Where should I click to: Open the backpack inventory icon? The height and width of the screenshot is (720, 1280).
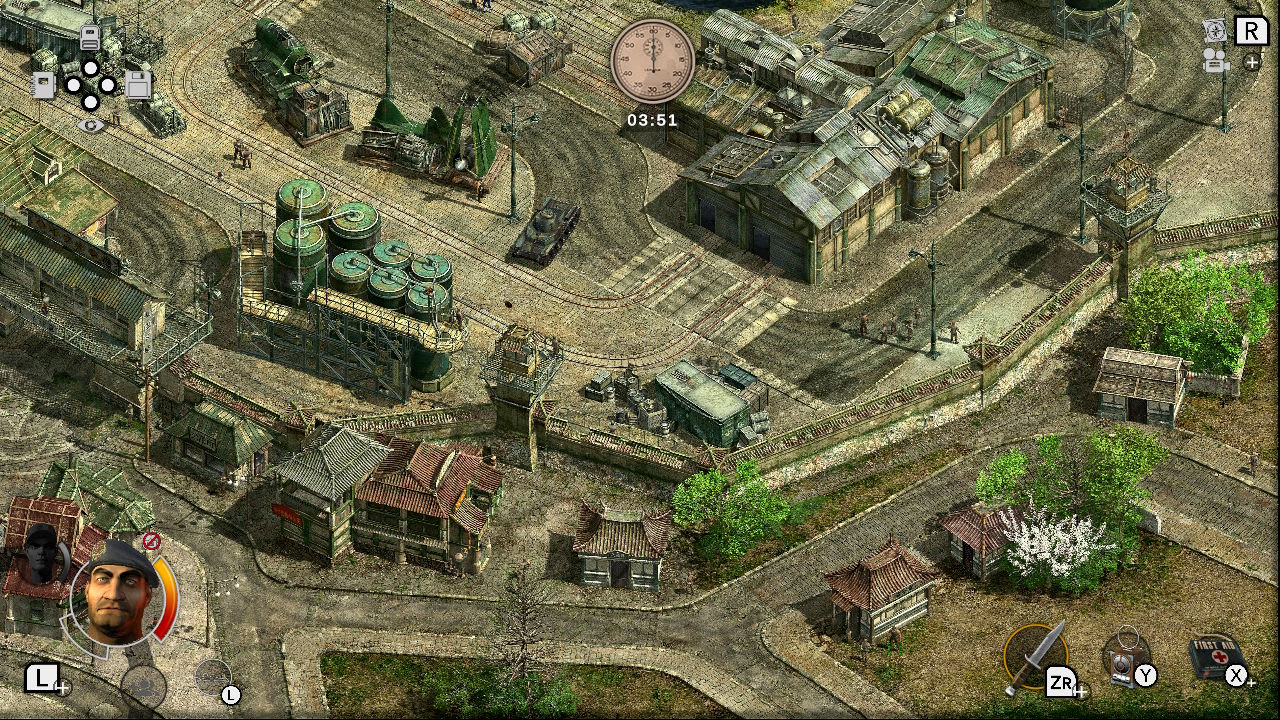tap(90, 37)
